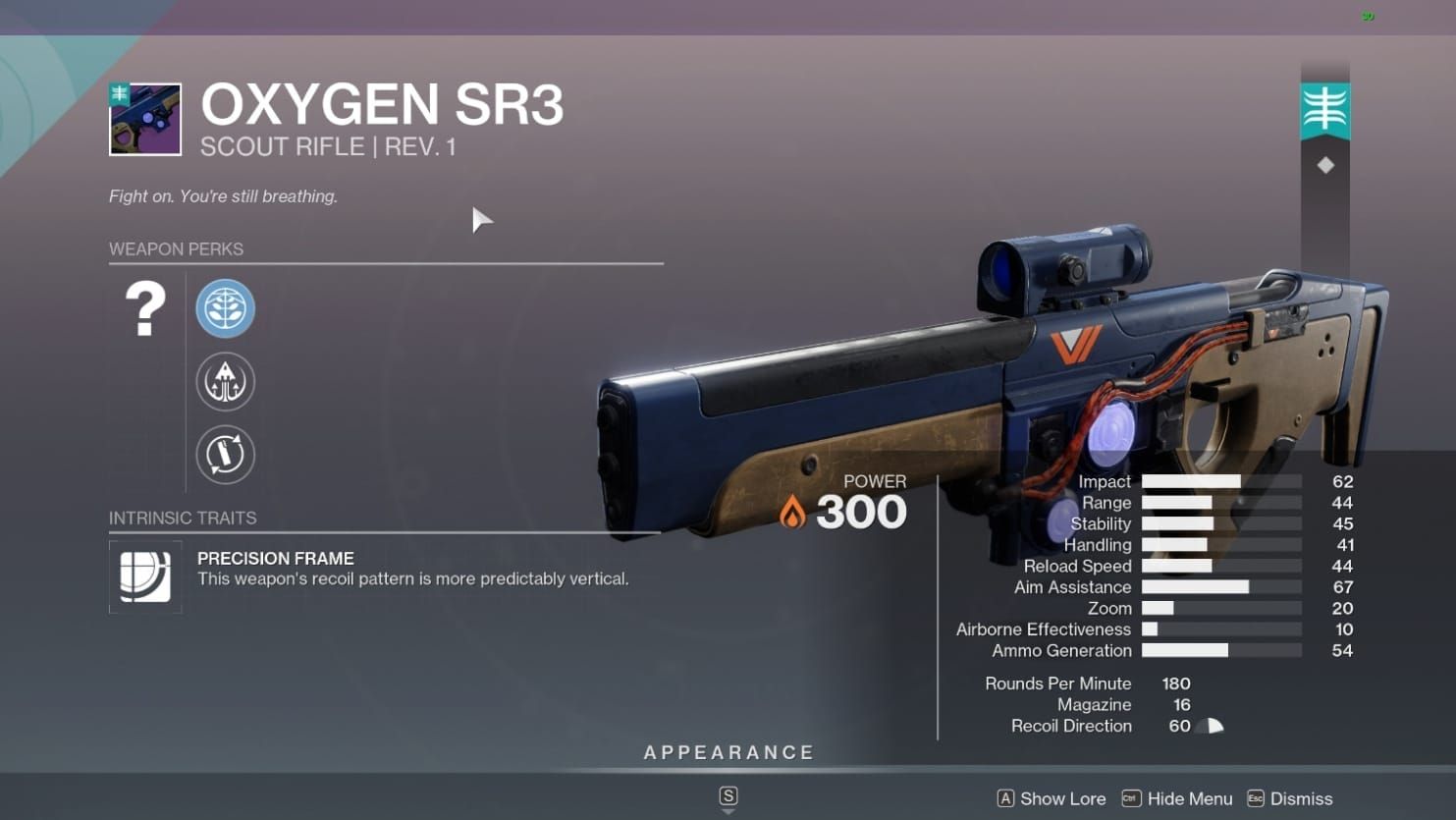This screenshot has width=1456, height=820.
Task: Show the weapon lore
Action: (x=1052, y=798)
